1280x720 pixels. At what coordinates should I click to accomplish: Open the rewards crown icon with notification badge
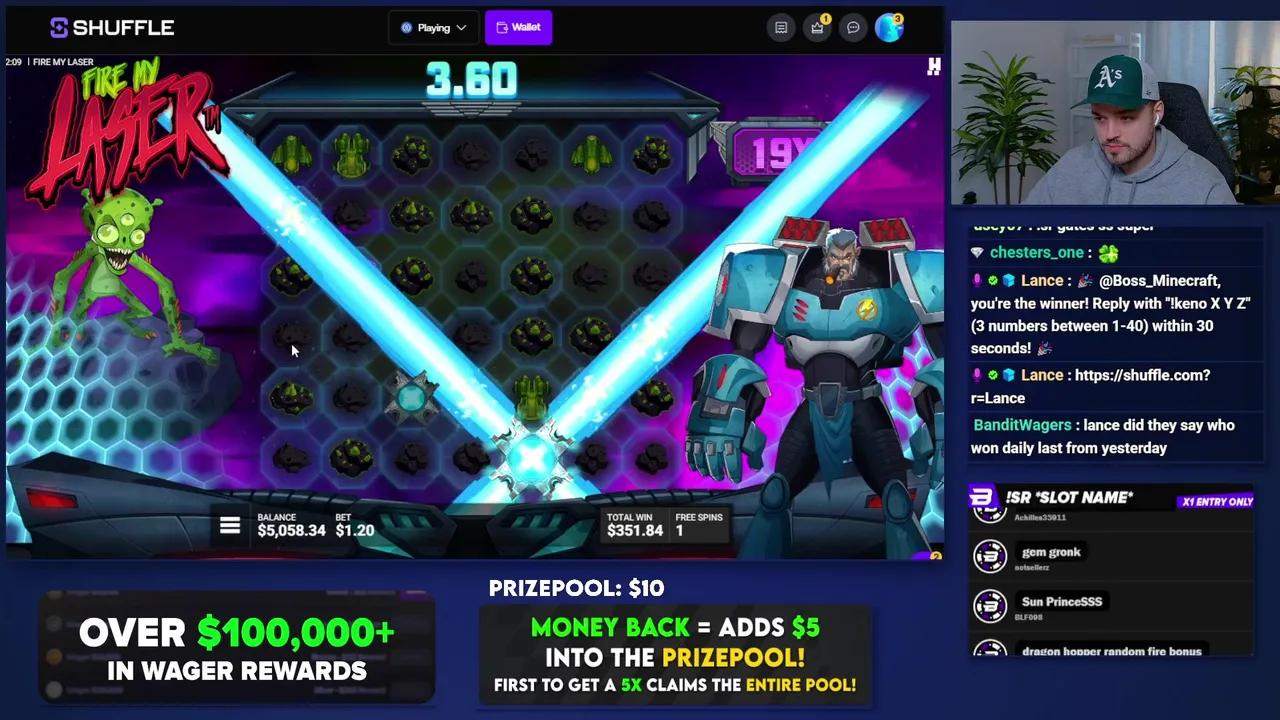tap(817, 27)
